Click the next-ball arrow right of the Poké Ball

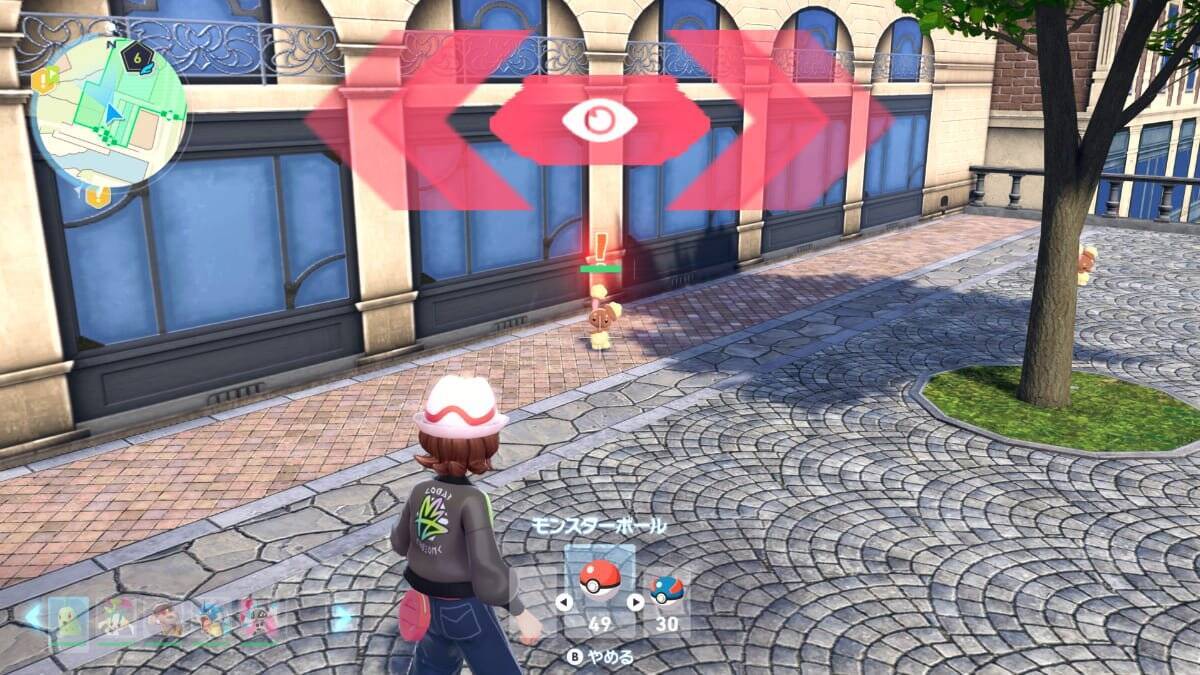(x=635, y=602)
